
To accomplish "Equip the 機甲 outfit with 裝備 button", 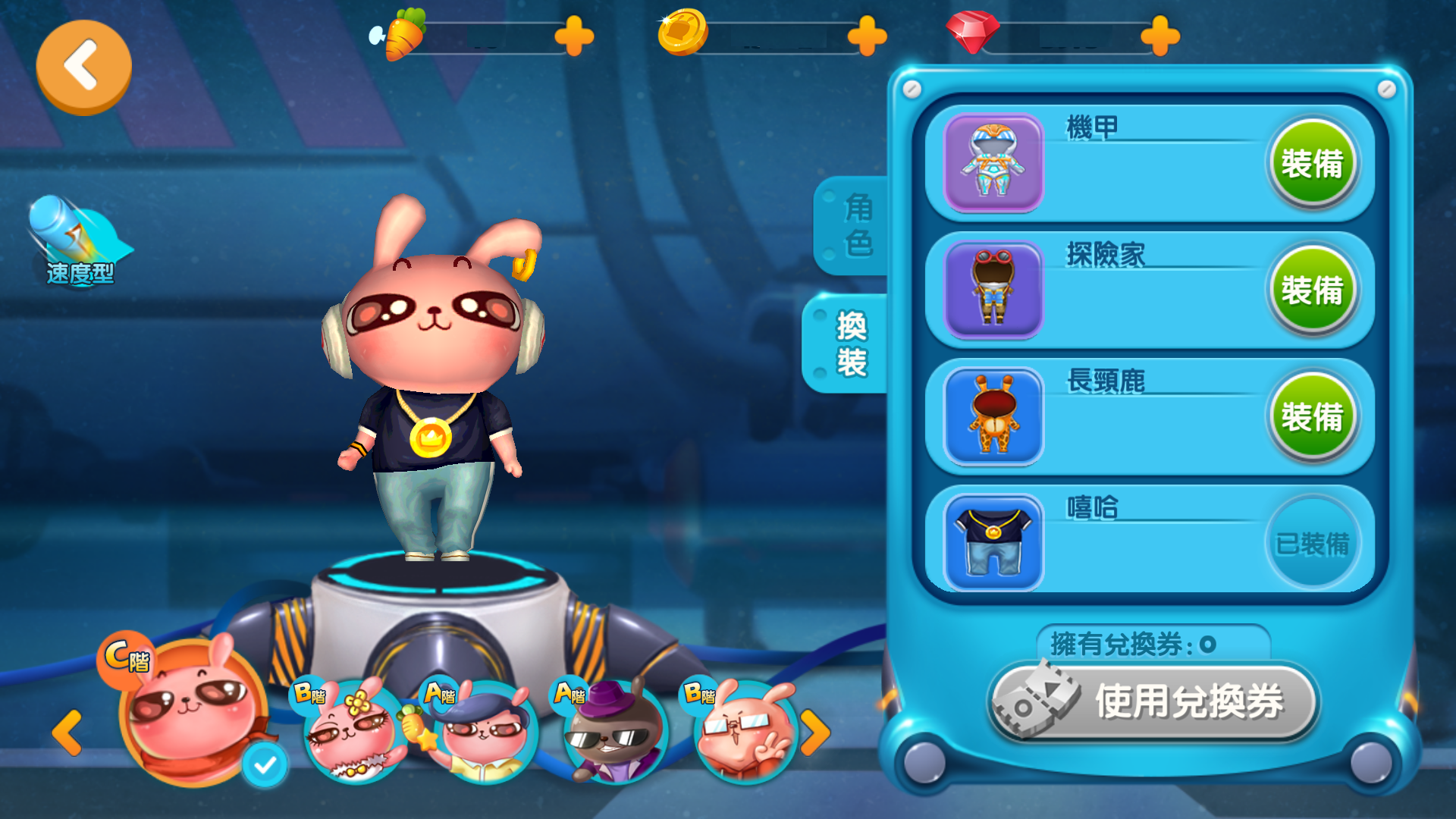I will (1313, 162).
